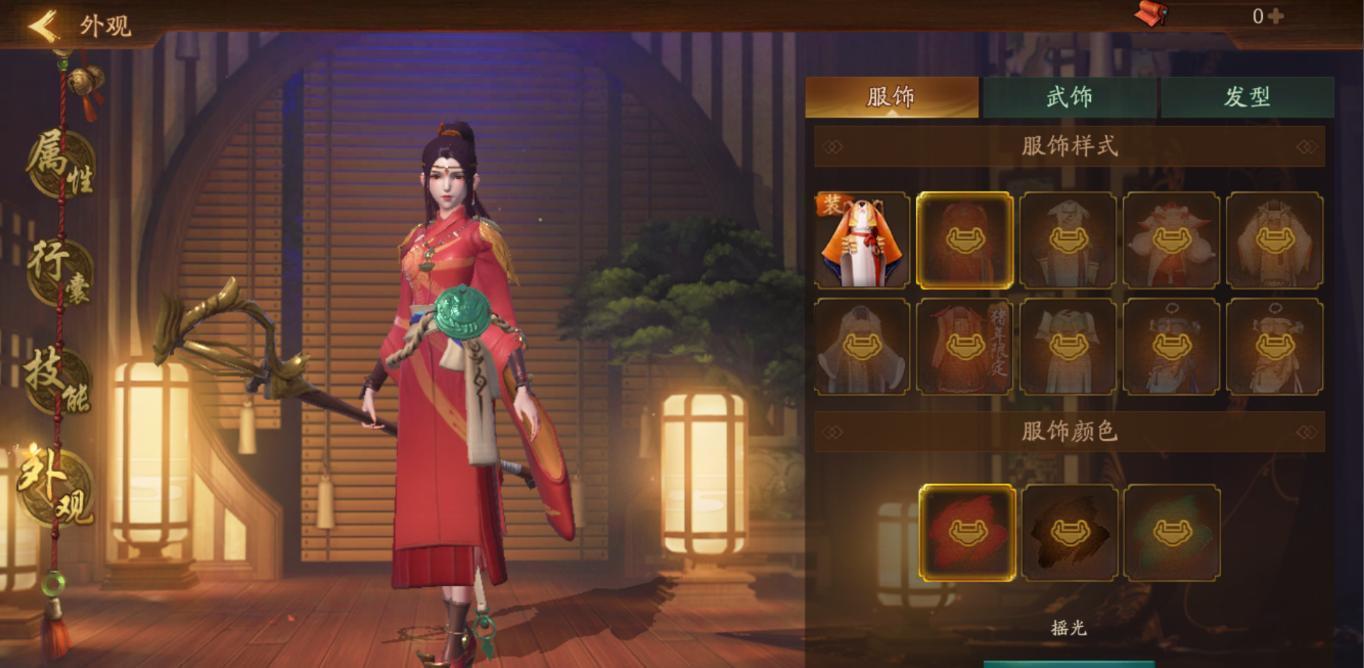Open the 技能 skills menu
Image resolution: width=1364 pixels, height=668 pixels.
click(x=58, y=378)
